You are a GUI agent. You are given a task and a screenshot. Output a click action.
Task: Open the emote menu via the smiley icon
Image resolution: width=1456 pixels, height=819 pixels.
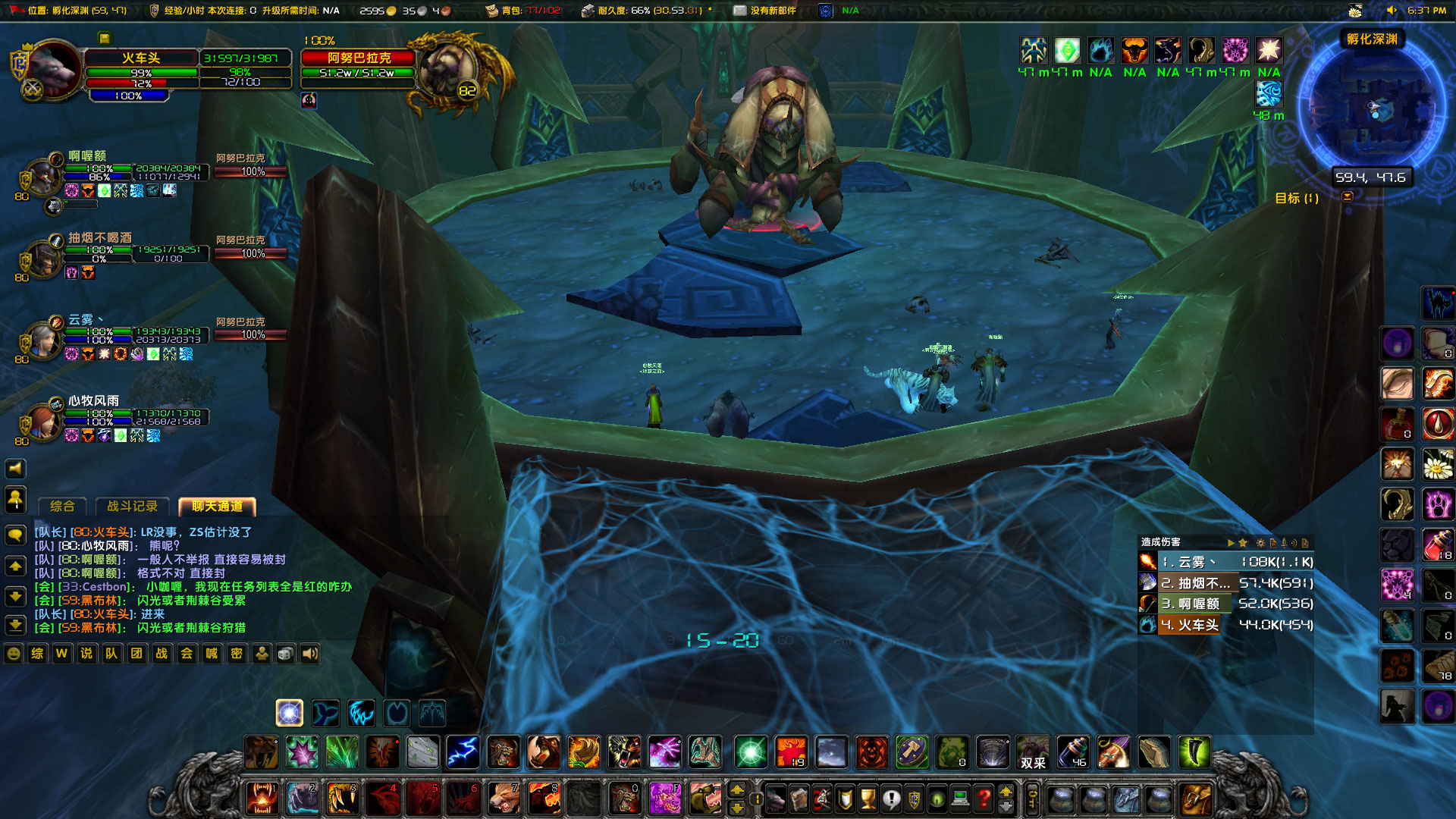[13, 654]
